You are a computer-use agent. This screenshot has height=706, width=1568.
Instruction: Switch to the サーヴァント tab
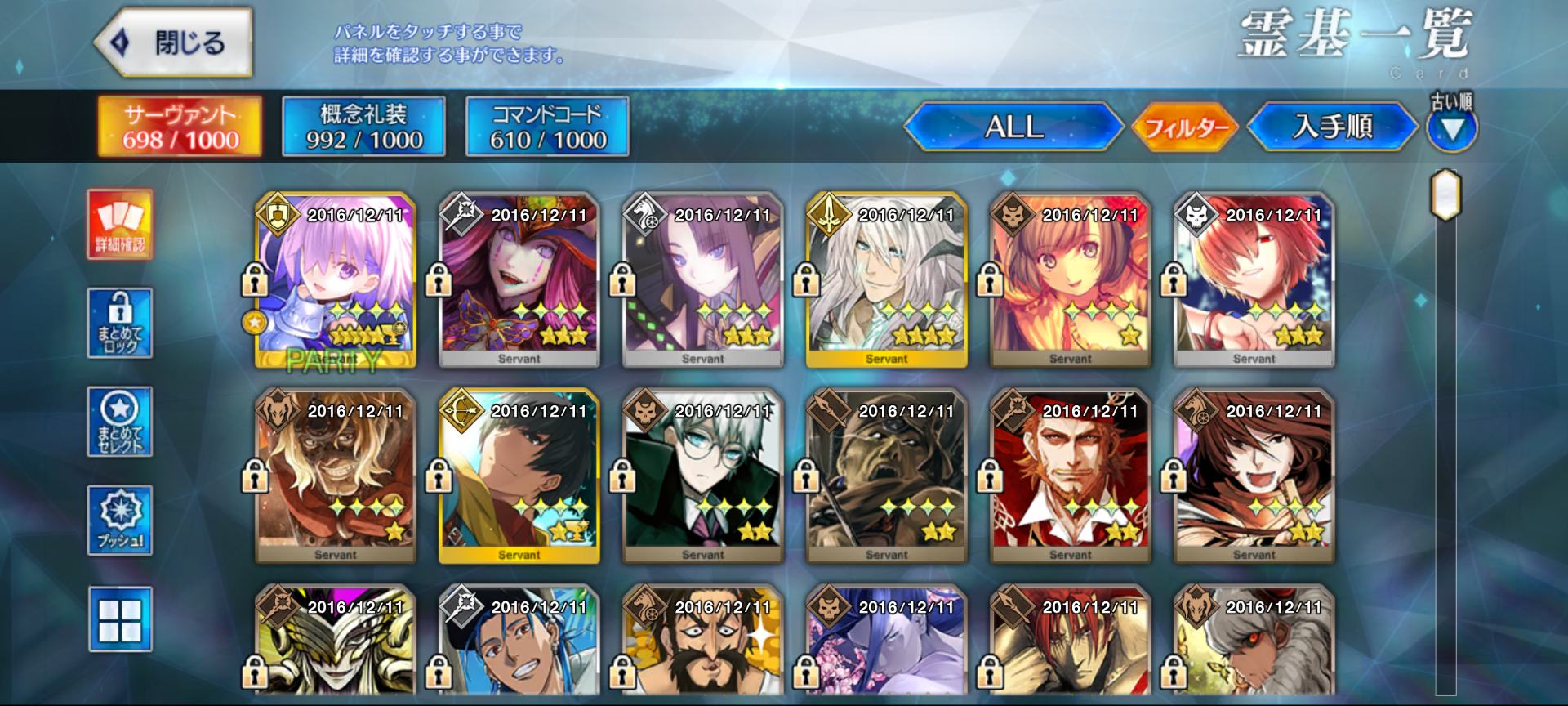[180, 127]
